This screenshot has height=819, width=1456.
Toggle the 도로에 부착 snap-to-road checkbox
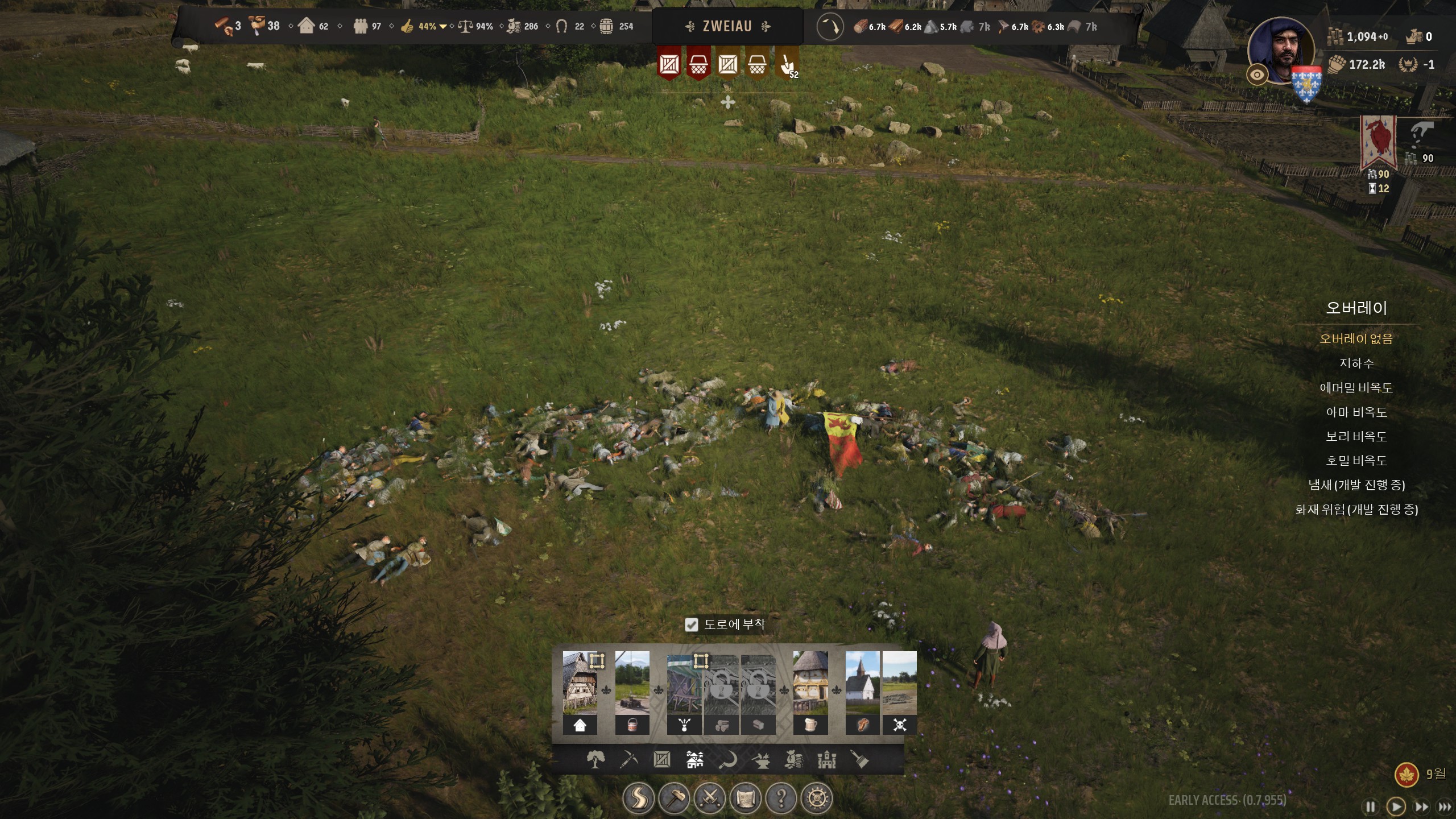[x=691, y=625]
